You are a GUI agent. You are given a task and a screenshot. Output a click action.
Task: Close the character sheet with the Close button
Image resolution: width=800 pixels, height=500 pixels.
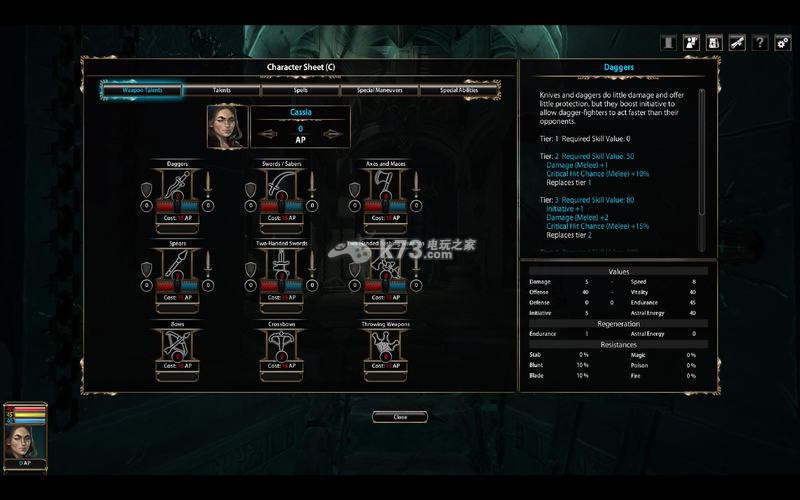pos(400,416)
